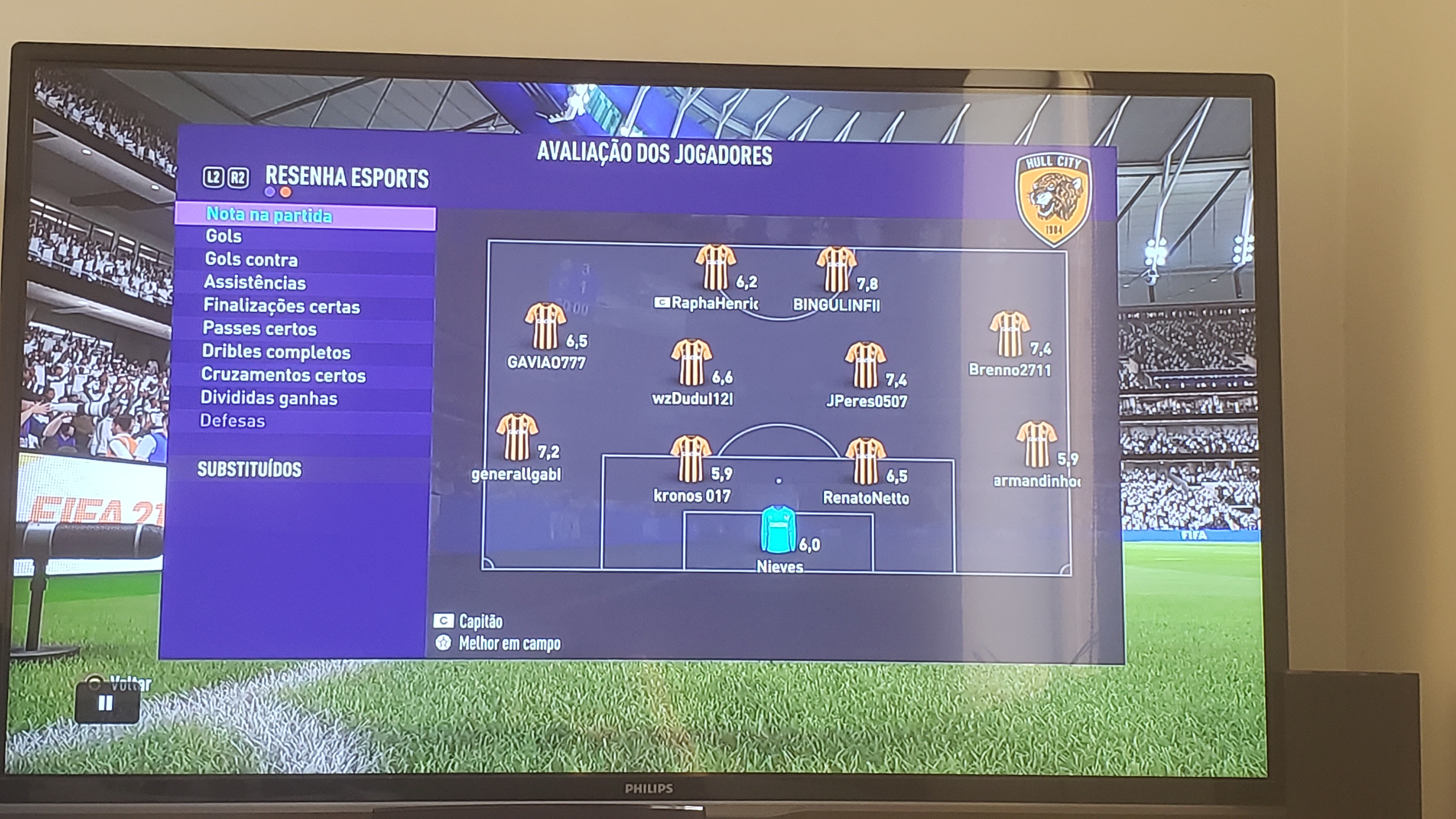Open Divididas ganhas stat
Image resolution: width=1456 pixels, height=819 pixels.
point(269,398)
